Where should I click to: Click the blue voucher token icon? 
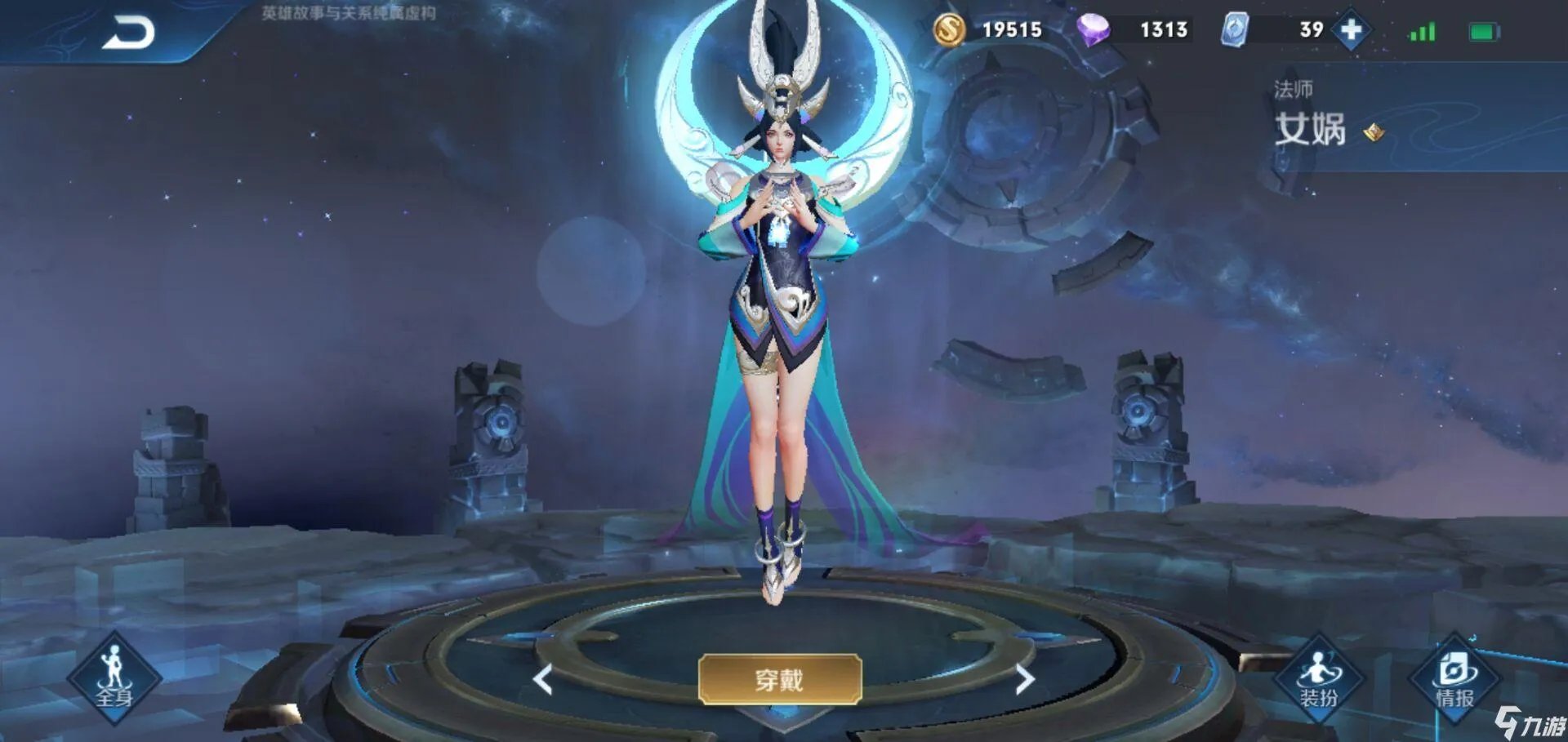coord(1235,30)
